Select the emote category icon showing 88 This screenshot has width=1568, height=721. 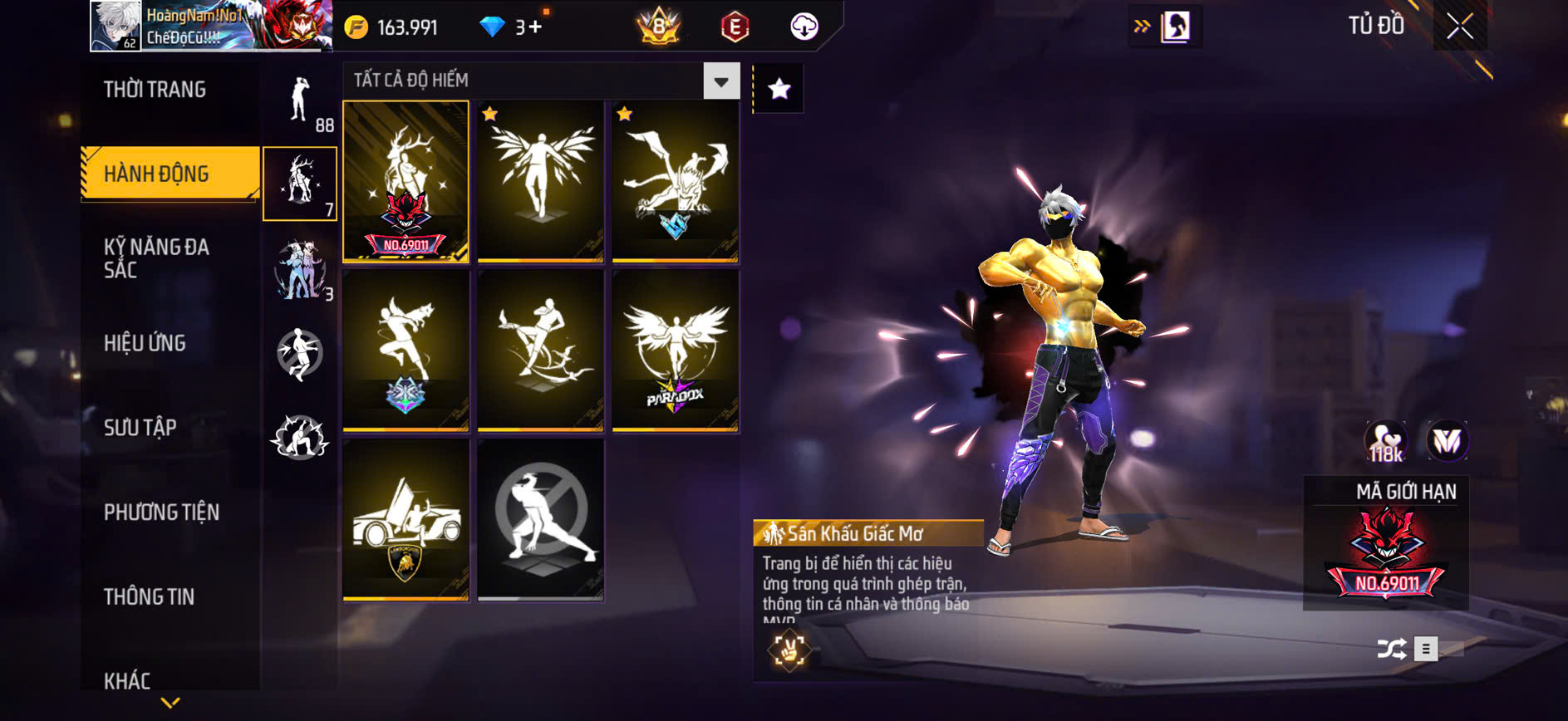300,100
